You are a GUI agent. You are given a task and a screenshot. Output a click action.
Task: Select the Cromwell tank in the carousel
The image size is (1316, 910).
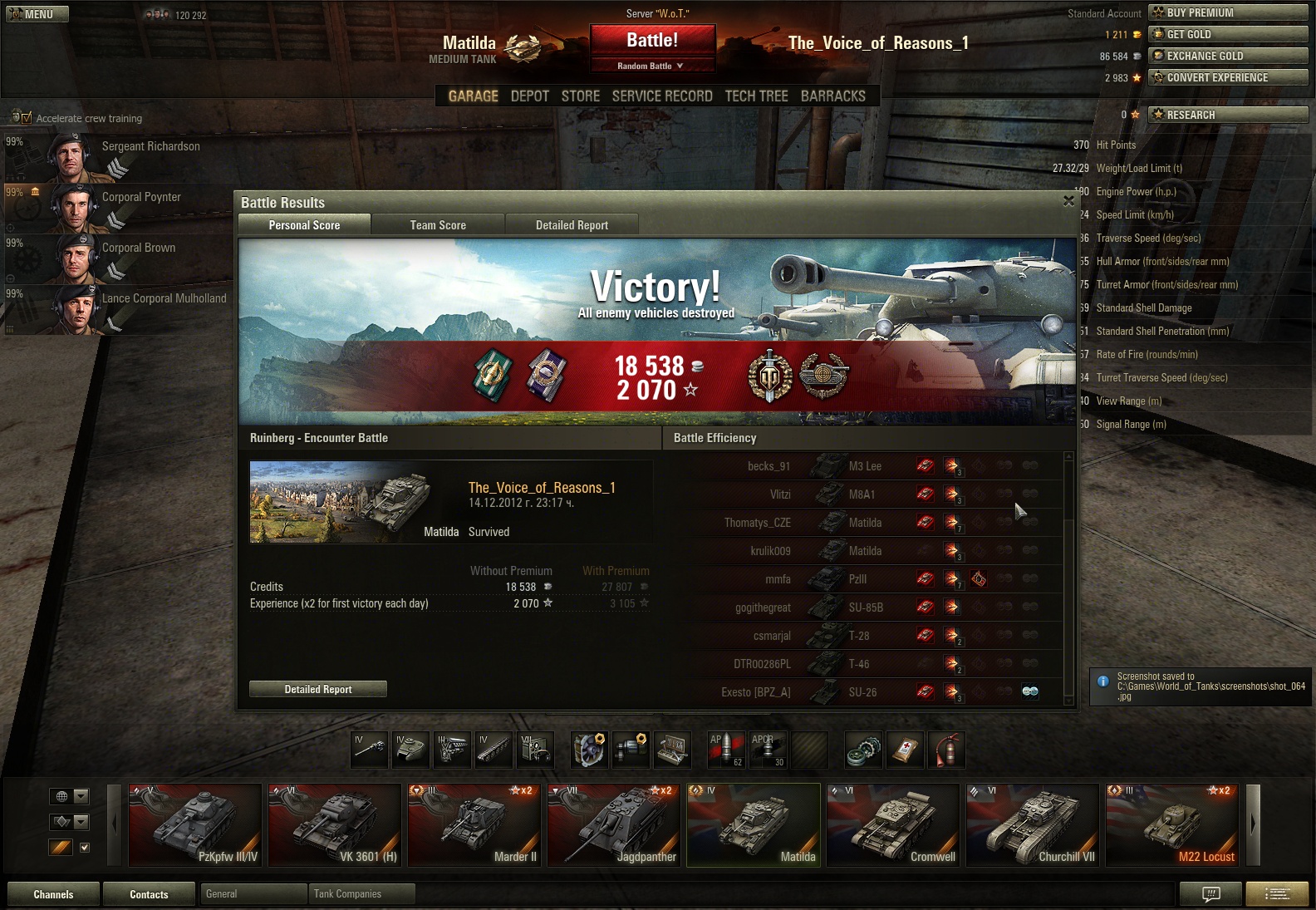[892, 825]
